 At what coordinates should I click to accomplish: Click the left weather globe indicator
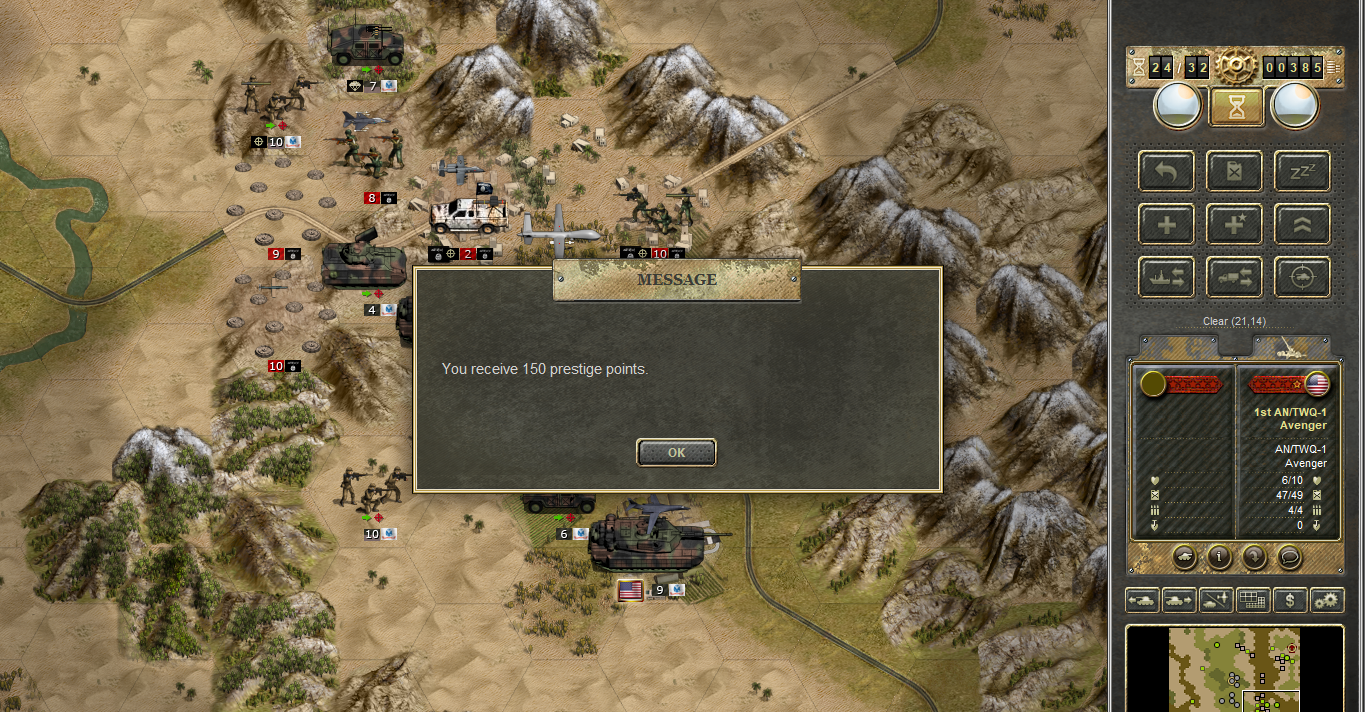click(1177, 105)
